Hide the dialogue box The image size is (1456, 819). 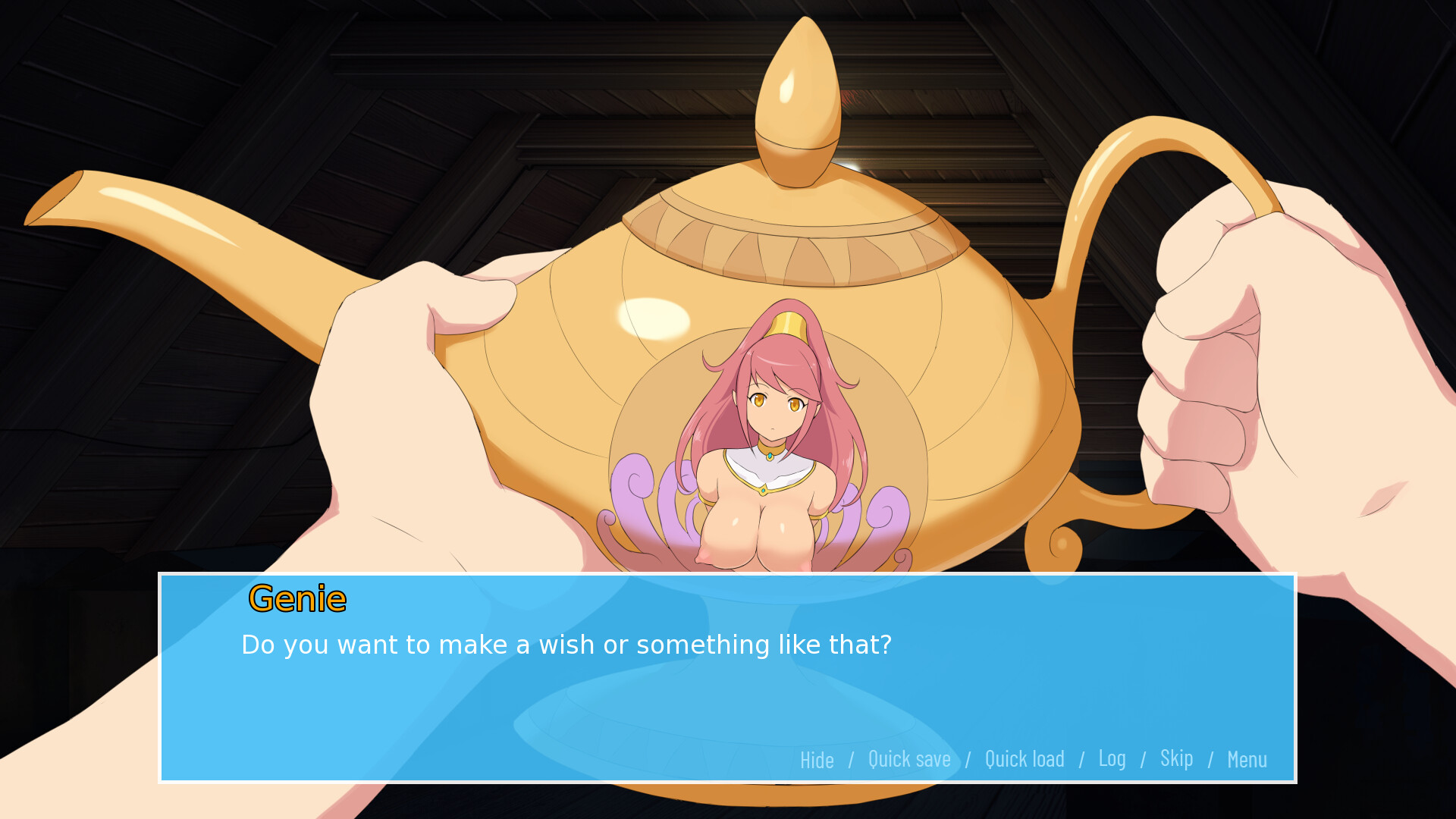[x=816, y=760]
